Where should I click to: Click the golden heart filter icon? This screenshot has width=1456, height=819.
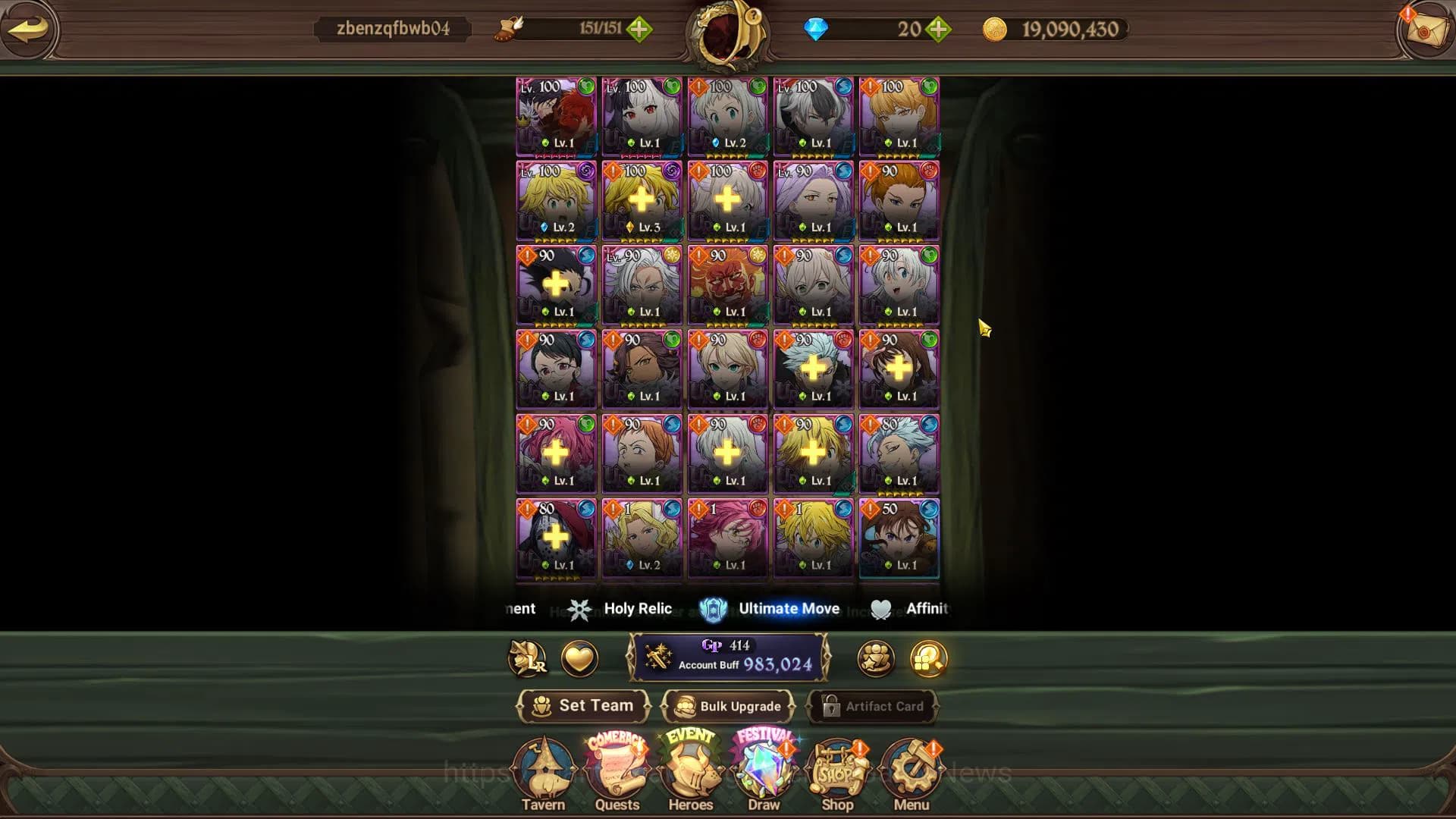point(579,658)
